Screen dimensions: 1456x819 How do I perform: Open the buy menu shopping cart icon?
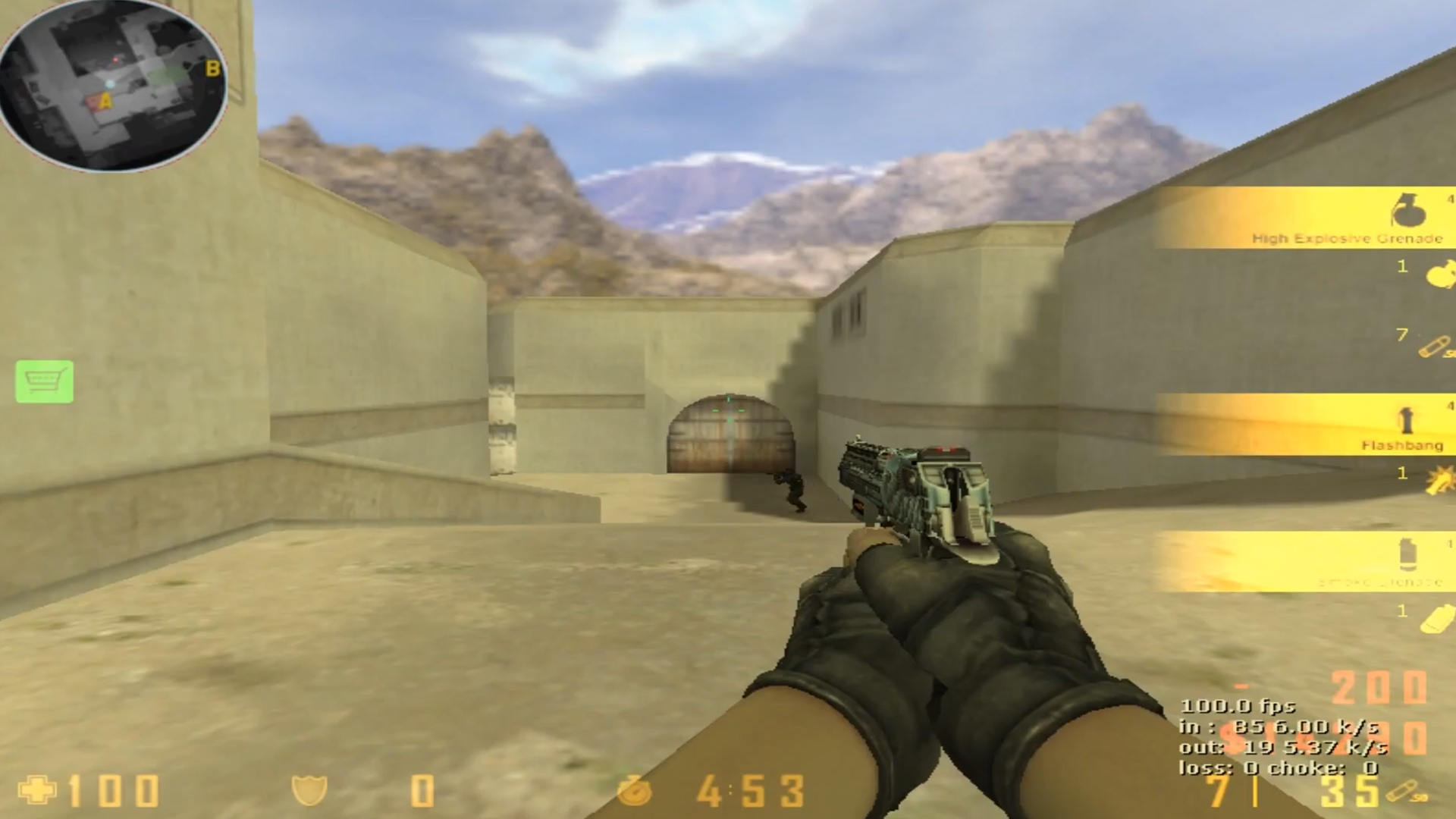coord(44,384)
